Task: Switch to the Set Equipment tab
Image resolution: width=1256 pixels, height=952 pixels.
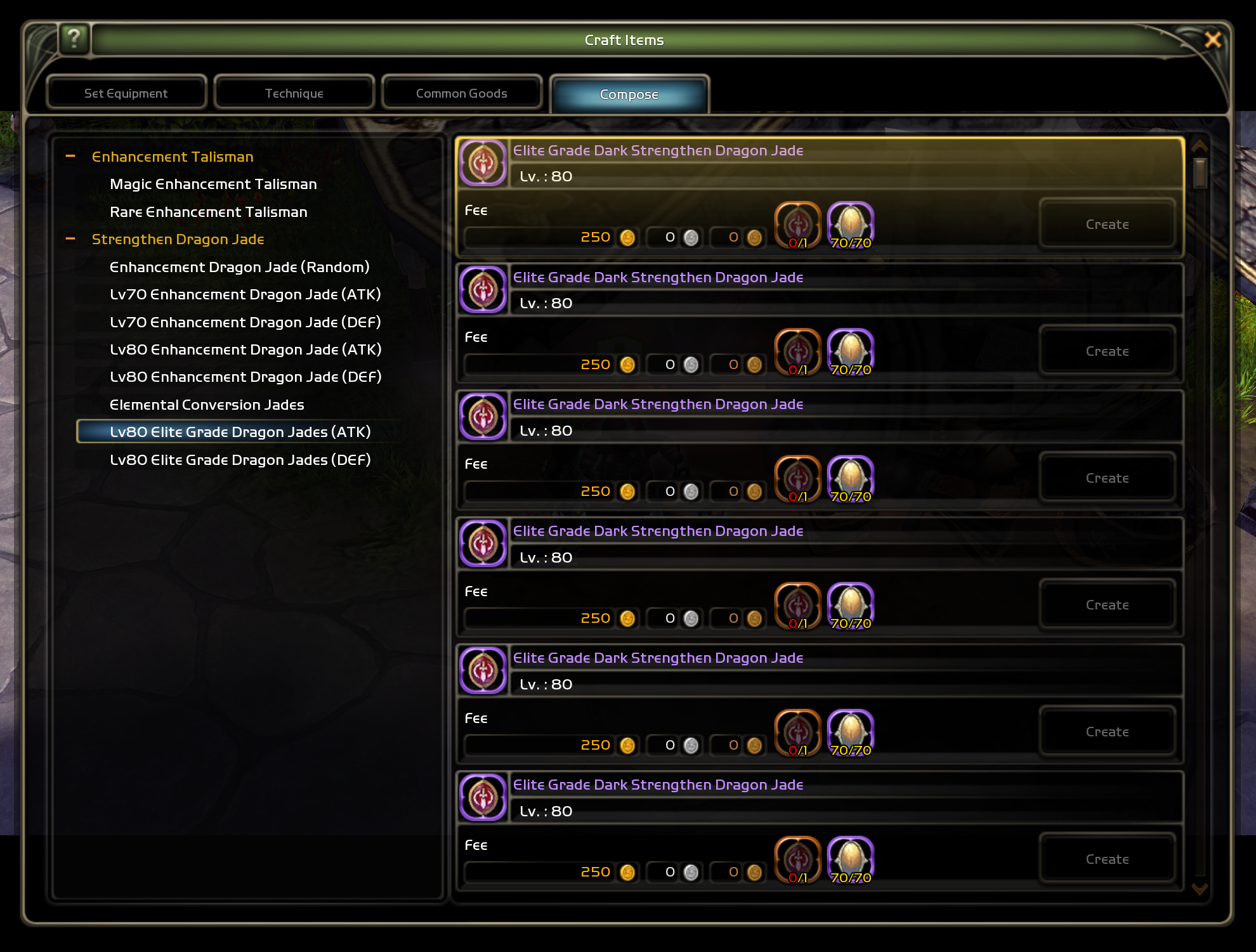Action: pyautogui.click(x=126, y=93)
